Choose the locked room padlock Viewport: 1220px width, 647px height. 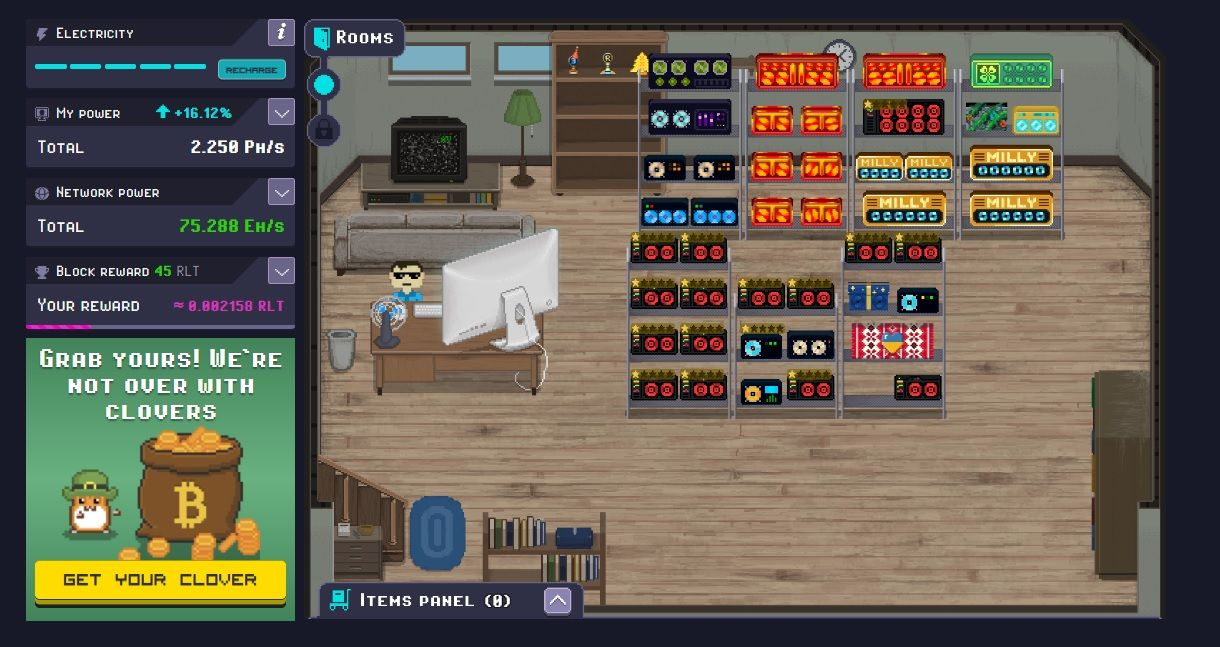pos(323,129)
